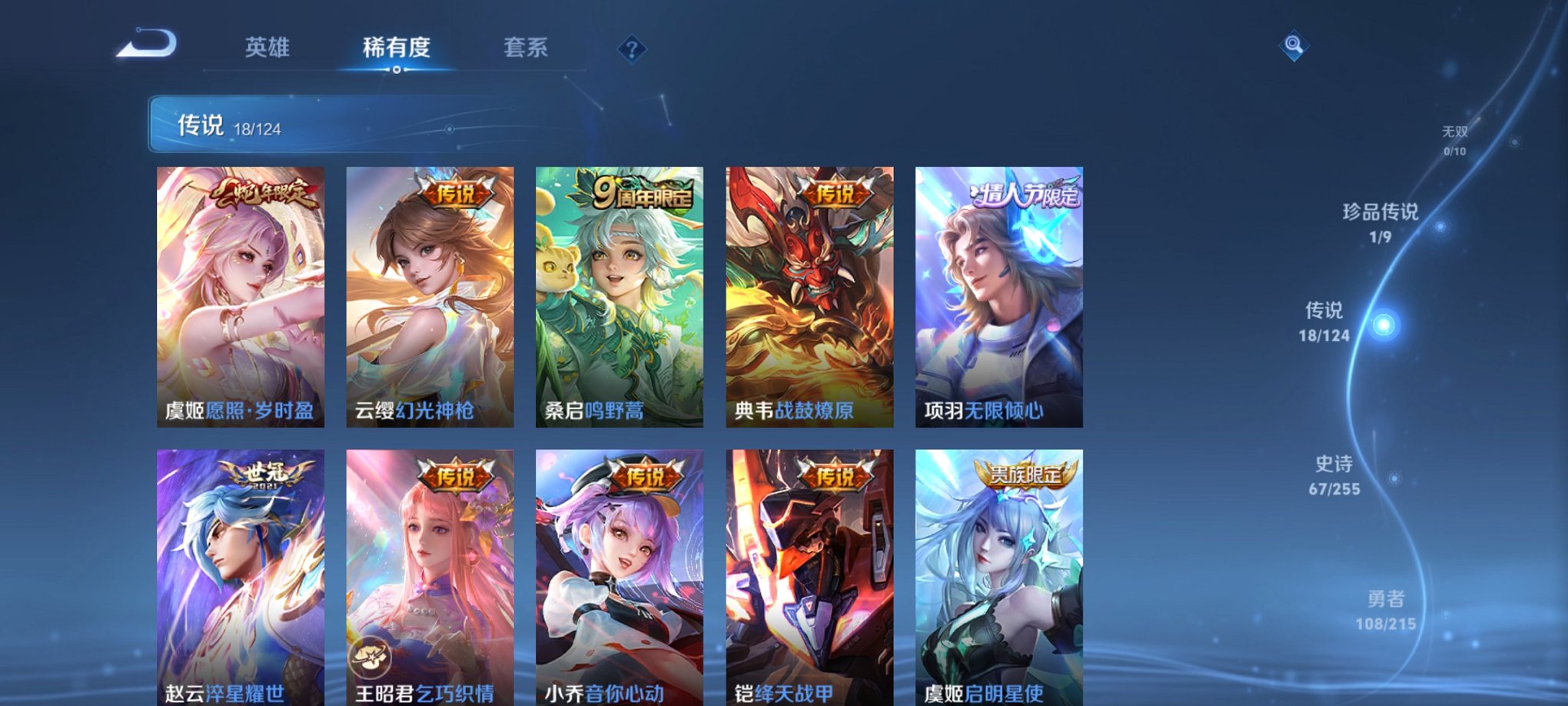The image size is (1568, 706).
Task: Switch to the 套系 tab
Action: coord(529,48)
